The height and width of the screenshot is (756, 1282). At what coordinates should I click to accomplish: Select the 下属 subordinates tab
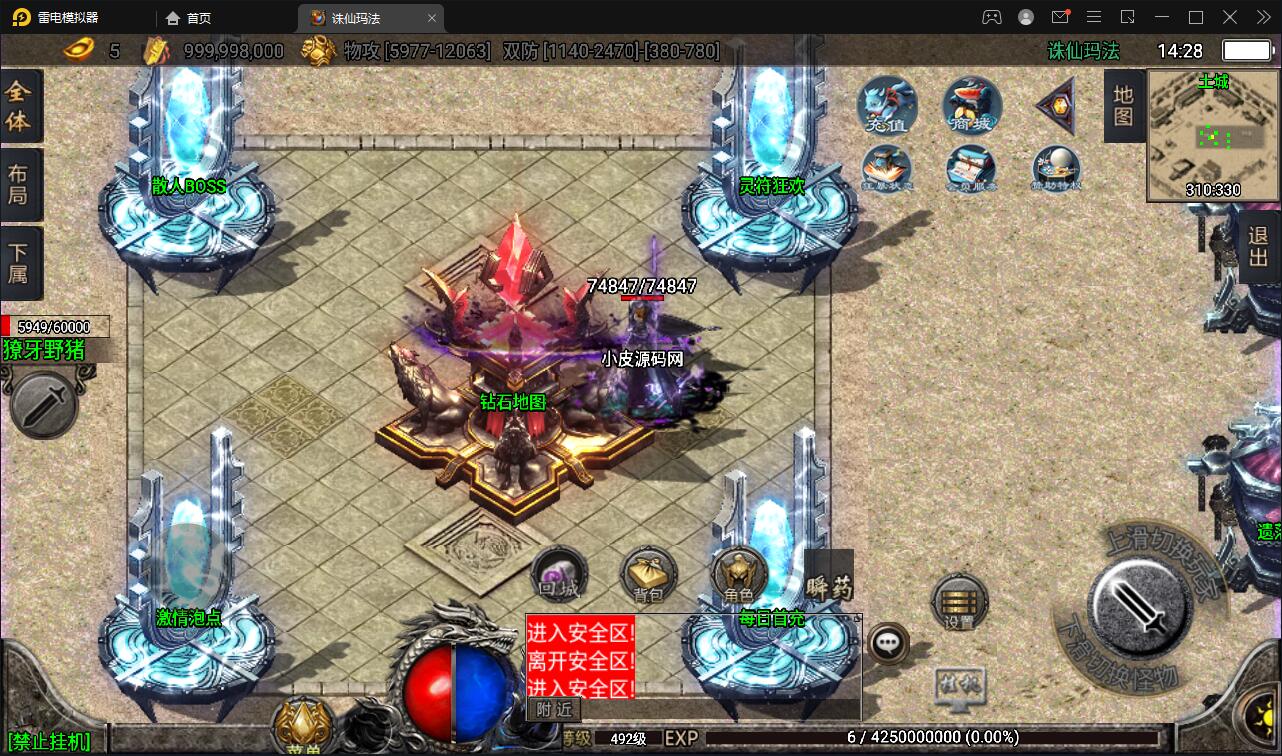pos(19,263)
